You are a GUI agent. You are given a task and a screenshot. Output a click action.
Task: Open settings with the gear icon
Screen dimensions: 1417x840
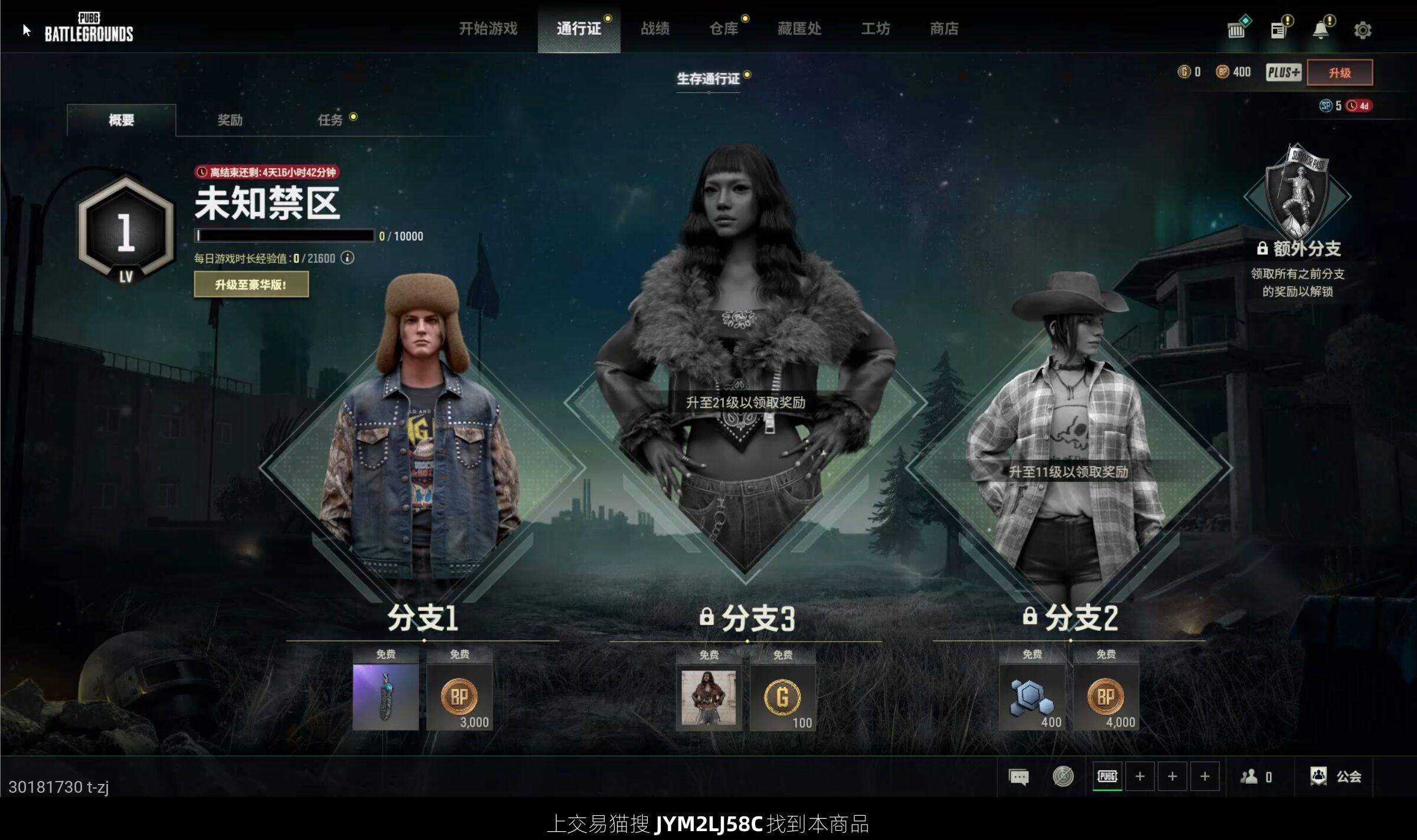click(x=1362, y=30)
